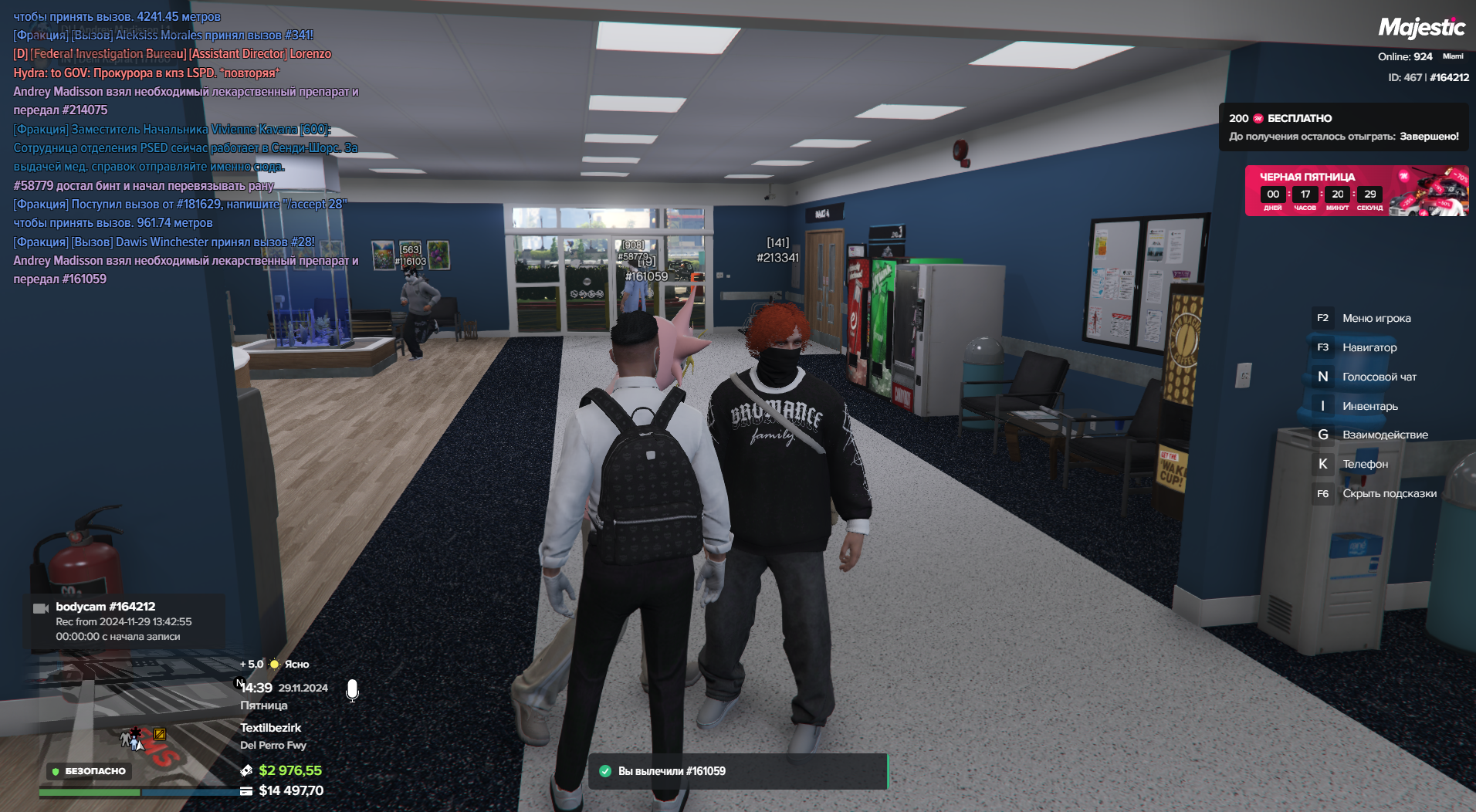Select the bodycam #164212 recording panel
Image resolution: width=1476 pixels, height=812 pixels.
click(124, 621)
